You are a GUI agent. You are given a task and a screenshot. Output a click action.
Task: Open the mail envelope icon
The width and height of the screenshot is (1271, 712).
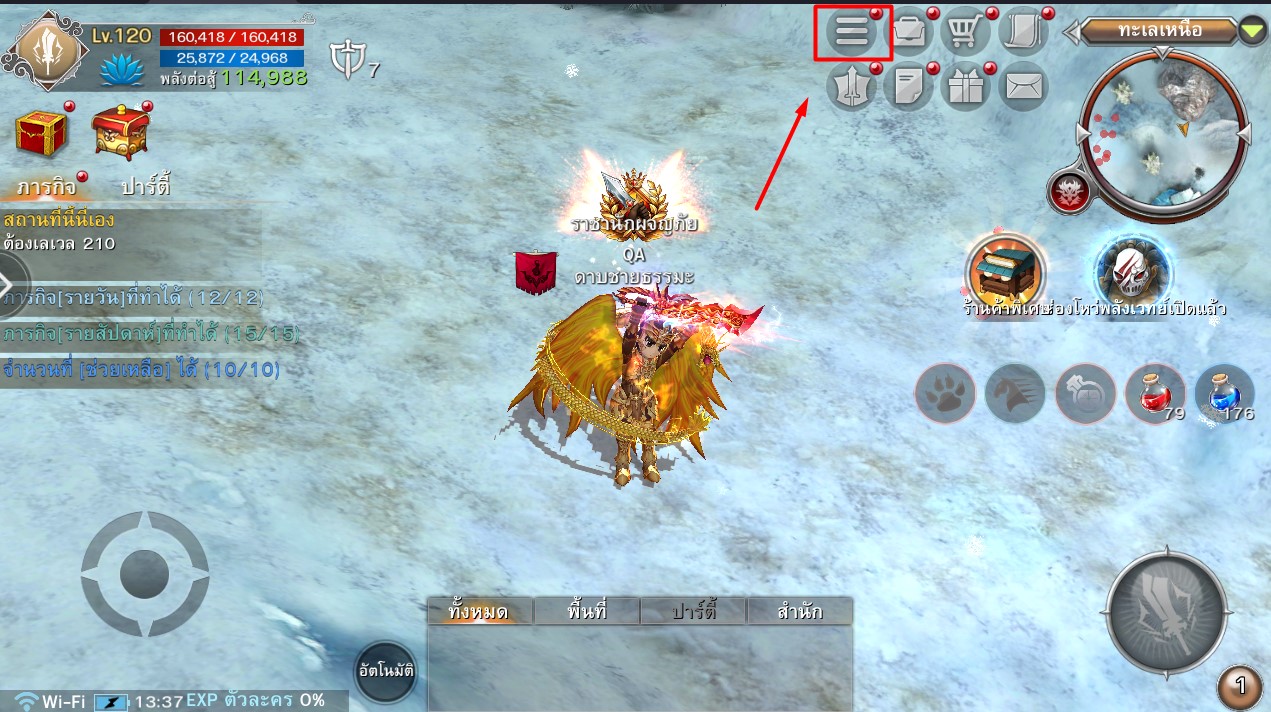(1021, 87)
